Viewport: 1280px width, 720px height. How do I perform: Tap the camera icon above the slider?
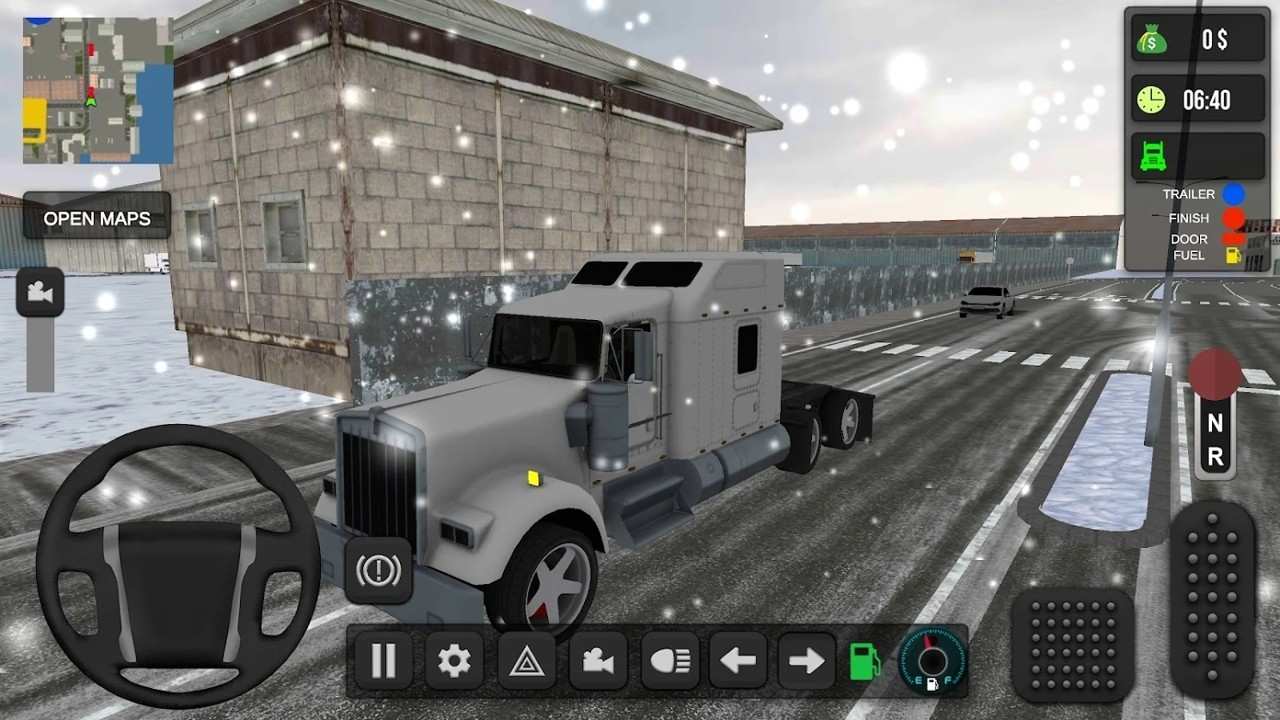tap(40, 292)
